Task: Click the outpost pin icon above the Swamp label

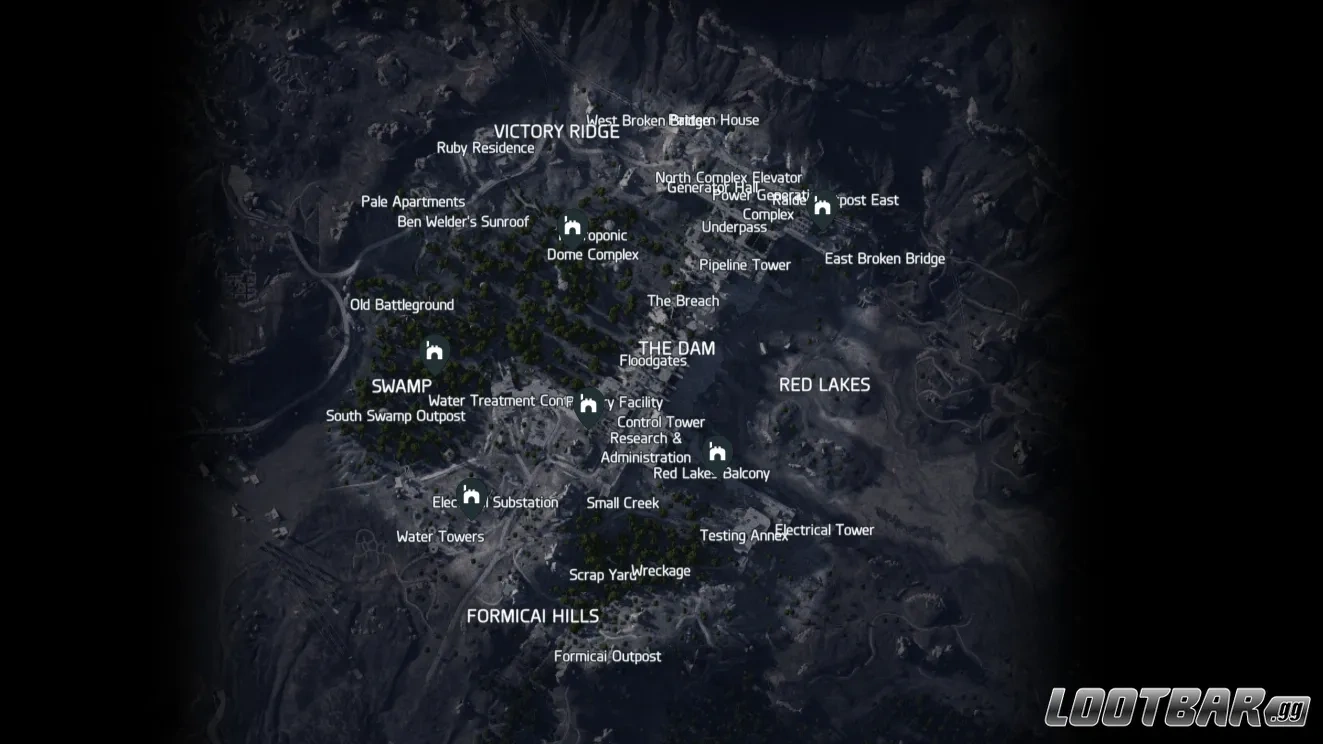Action: click(x=434, y=350)
